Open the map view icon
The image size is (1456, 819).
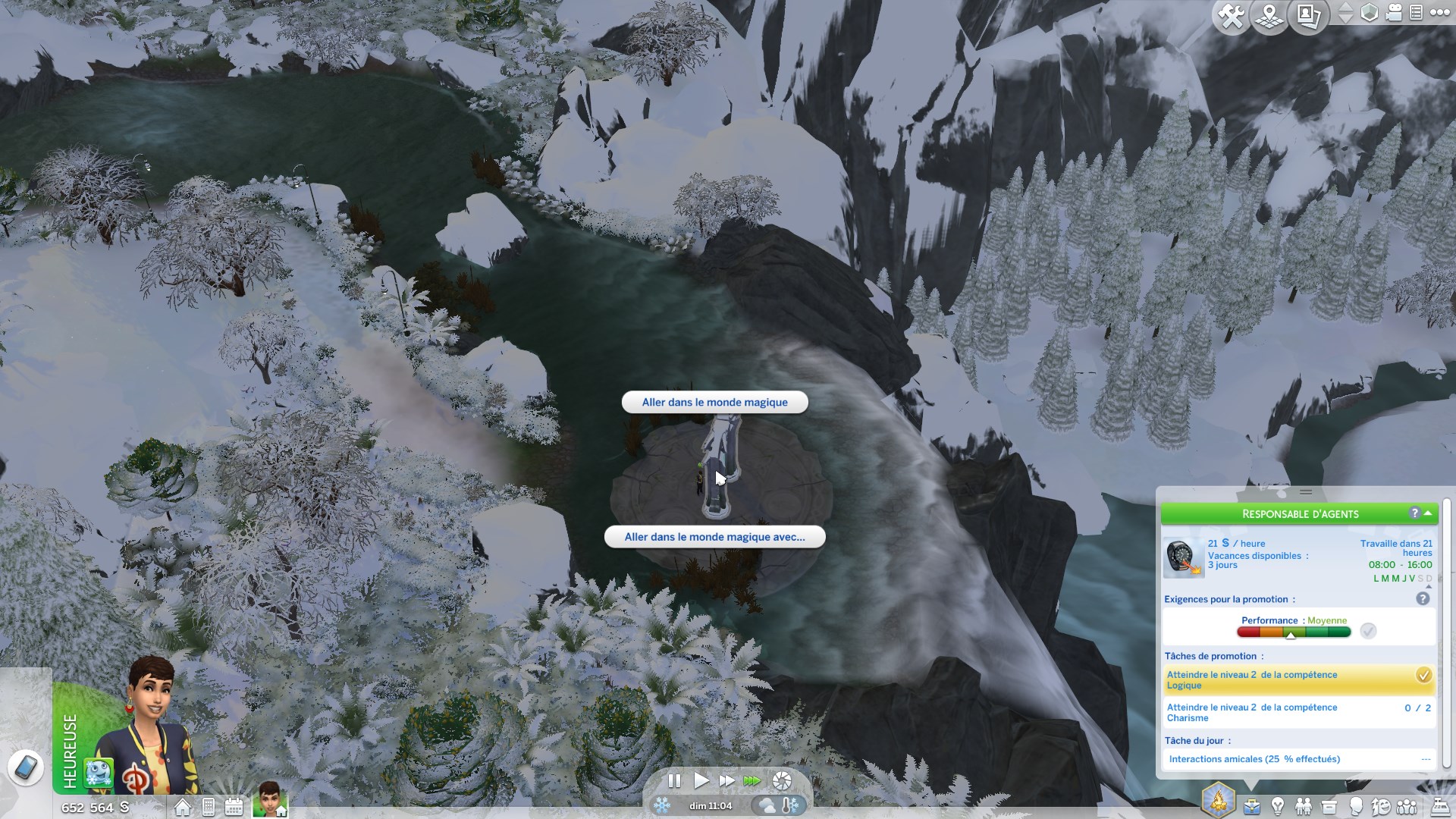tap(1269, 14)
